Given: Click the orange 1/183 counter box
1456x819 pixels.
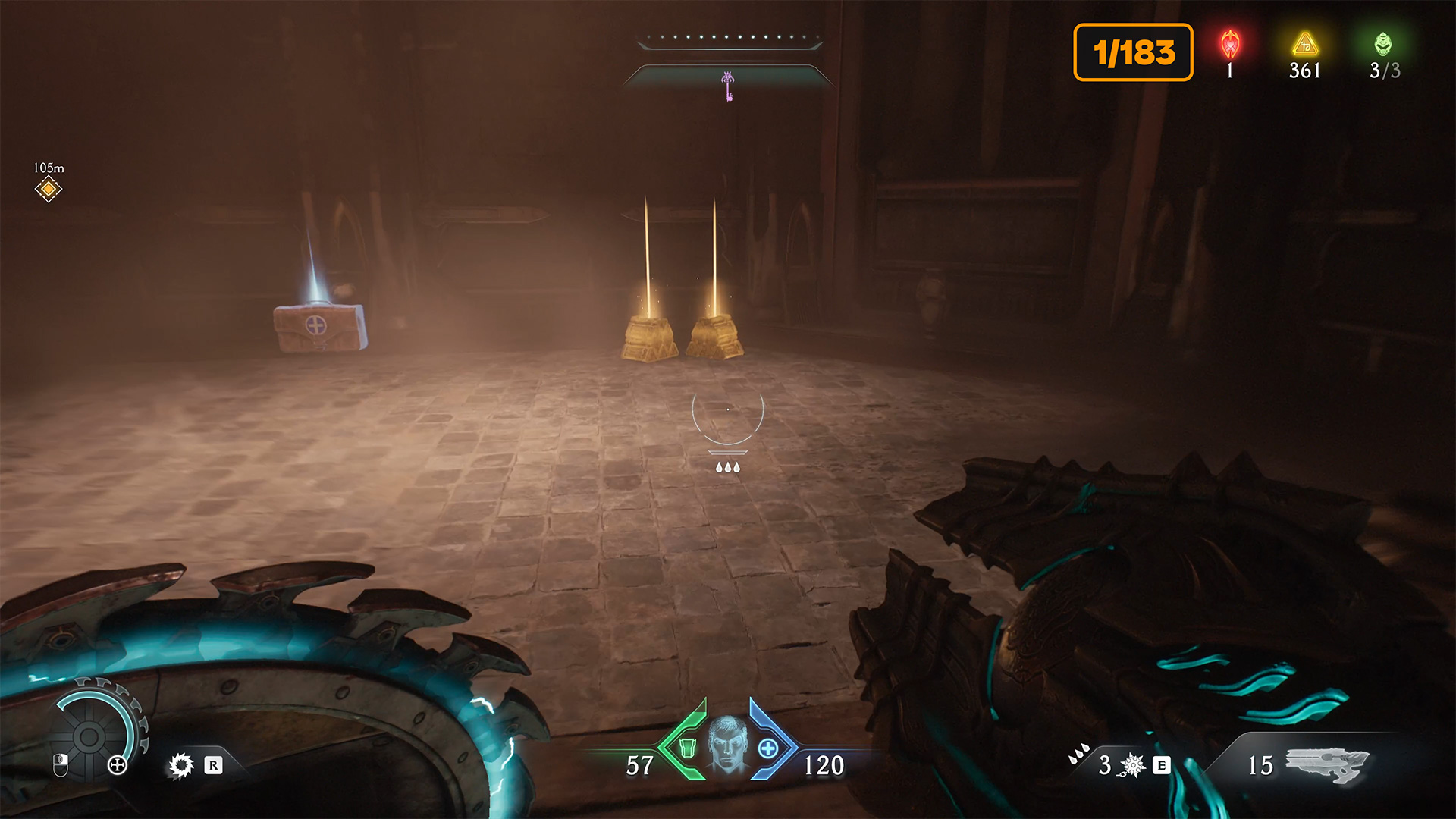Looking at the screenshot, I should pos(1133,52).
